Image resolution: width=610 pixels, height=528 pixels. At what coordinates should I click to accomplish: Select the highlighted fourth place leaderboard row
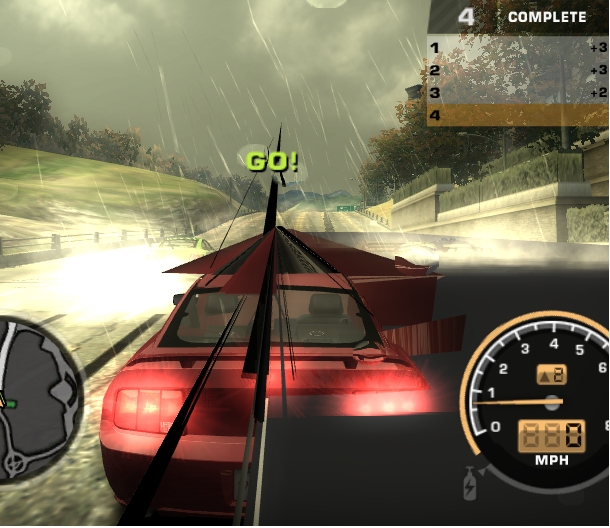518,115
